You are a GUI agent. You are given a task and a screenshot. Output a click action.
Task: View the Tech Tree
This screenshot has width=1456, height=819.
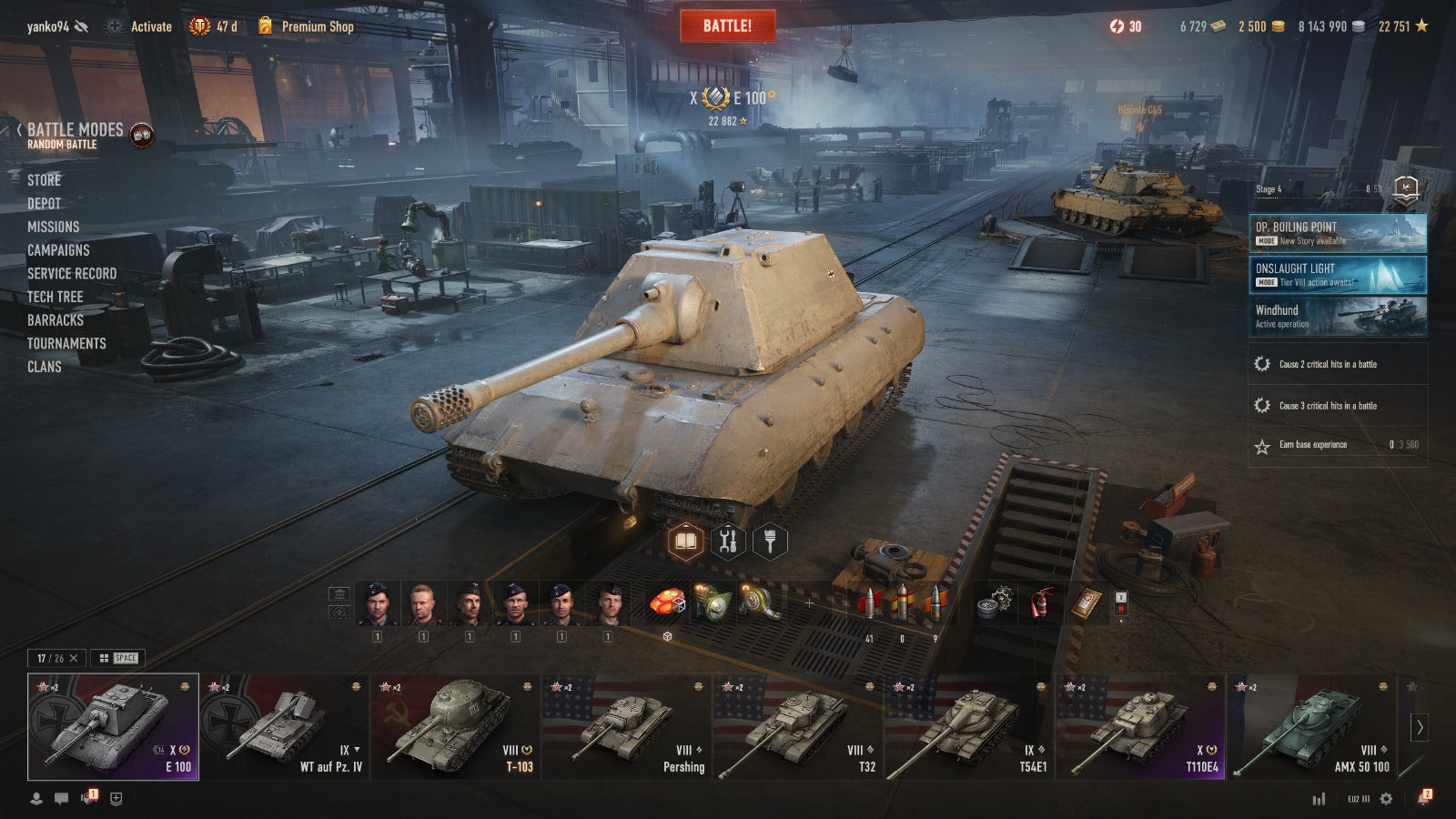[55, 297]
